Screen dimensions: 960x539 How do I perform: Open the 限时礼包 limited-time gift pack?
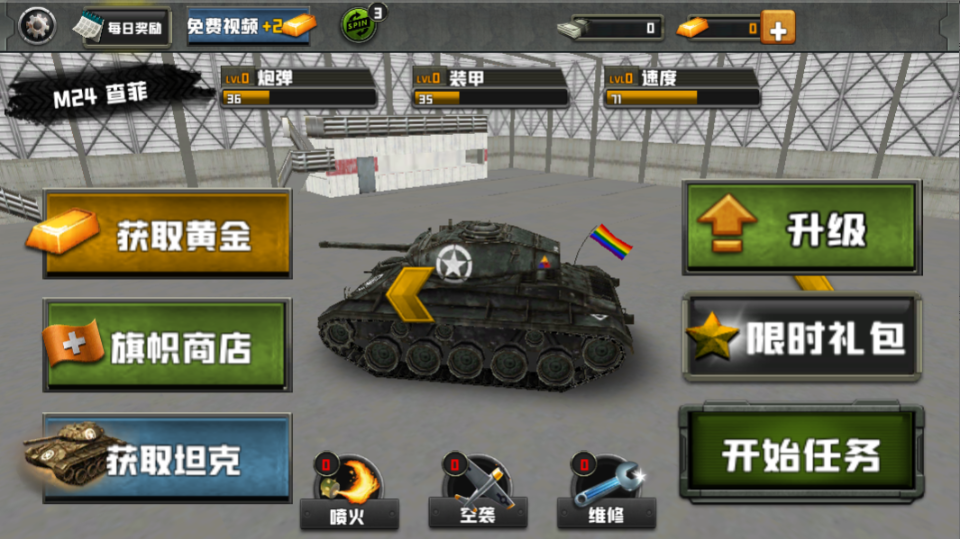point(801,338)
